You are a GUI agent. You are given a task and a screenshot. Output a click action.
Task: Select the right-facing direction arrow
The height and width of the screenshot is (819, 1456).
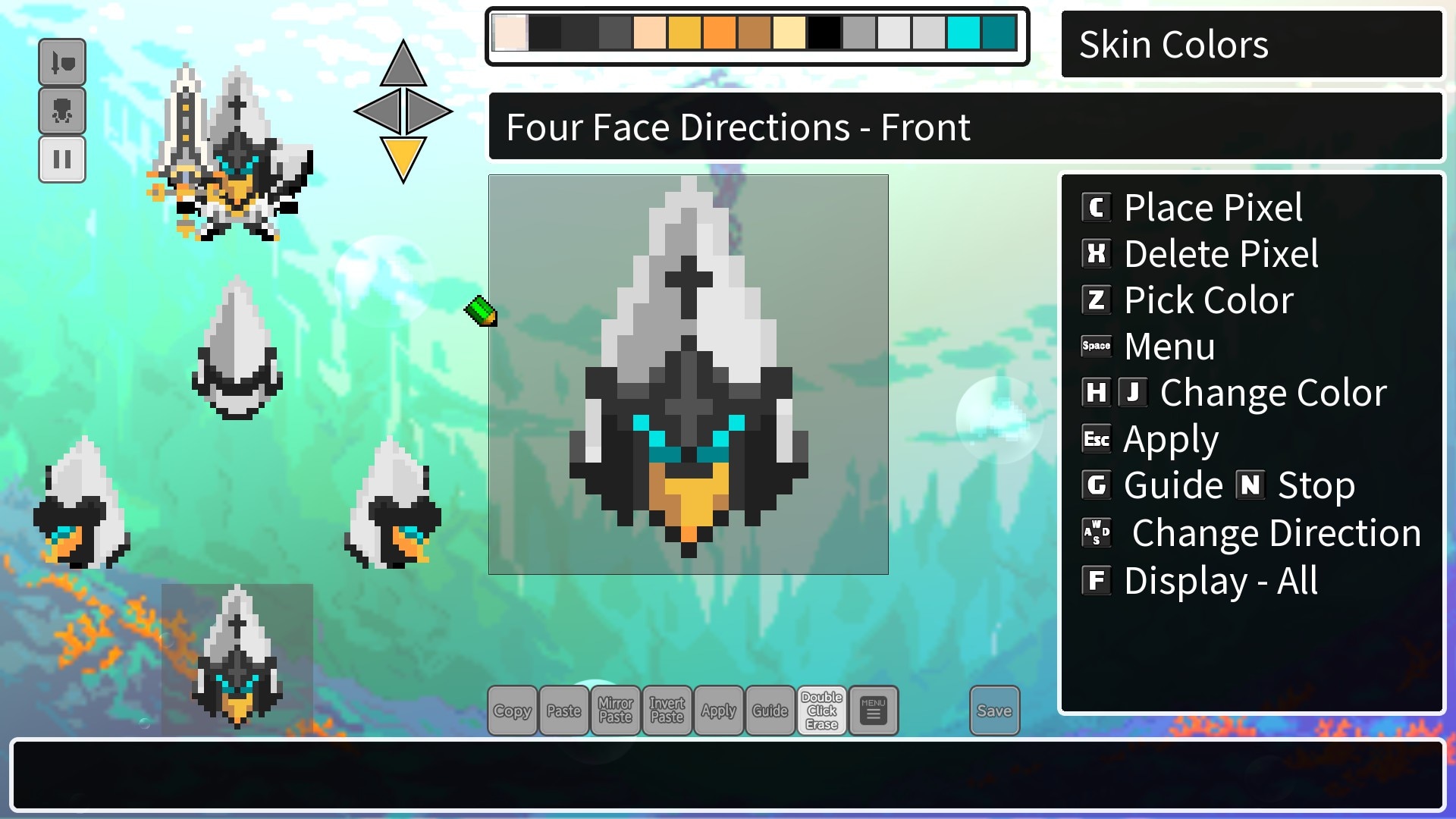[427, 111]
